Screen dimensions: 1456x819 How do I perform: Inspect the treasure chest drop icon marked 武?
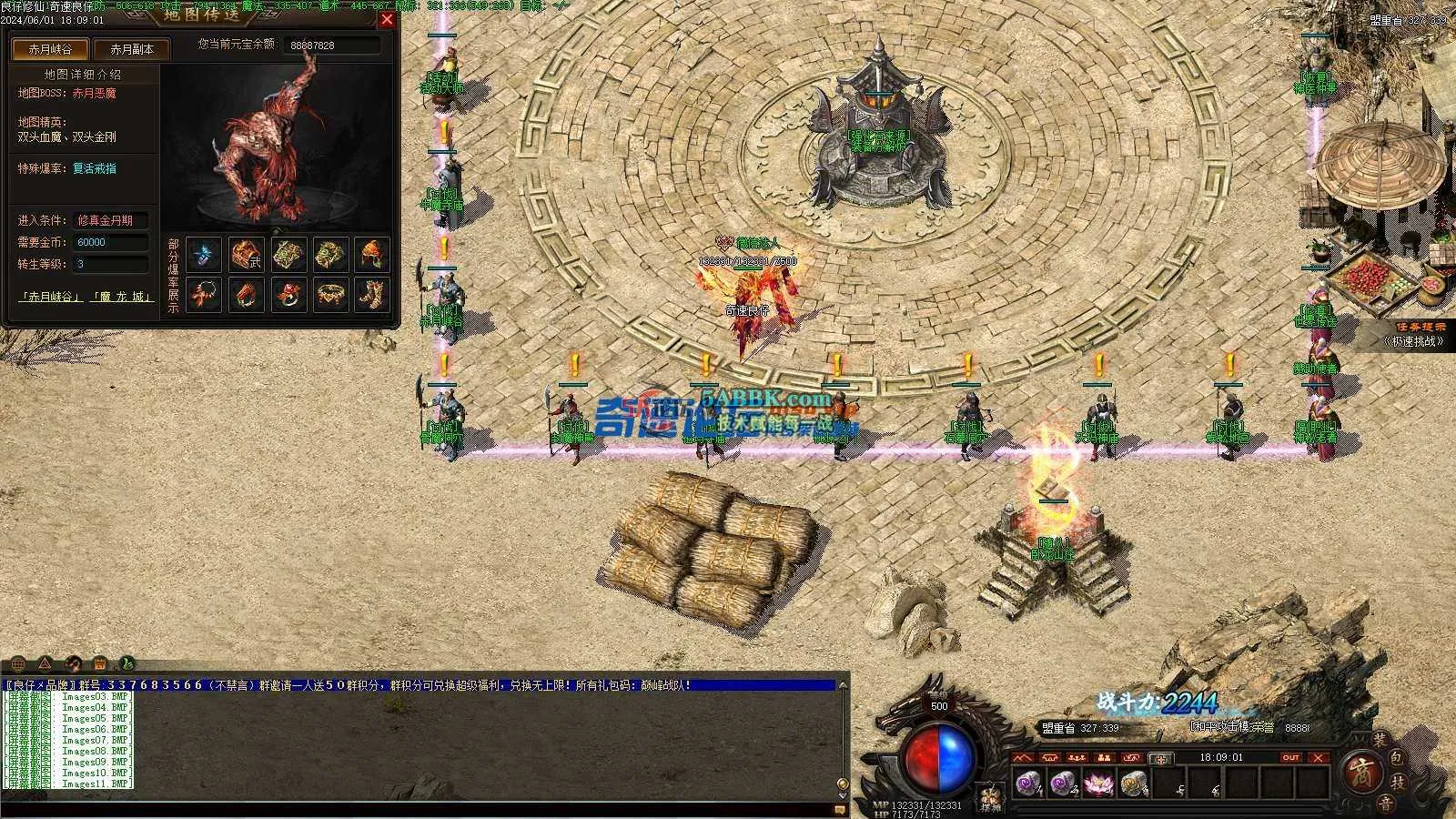tap(246, 255)
